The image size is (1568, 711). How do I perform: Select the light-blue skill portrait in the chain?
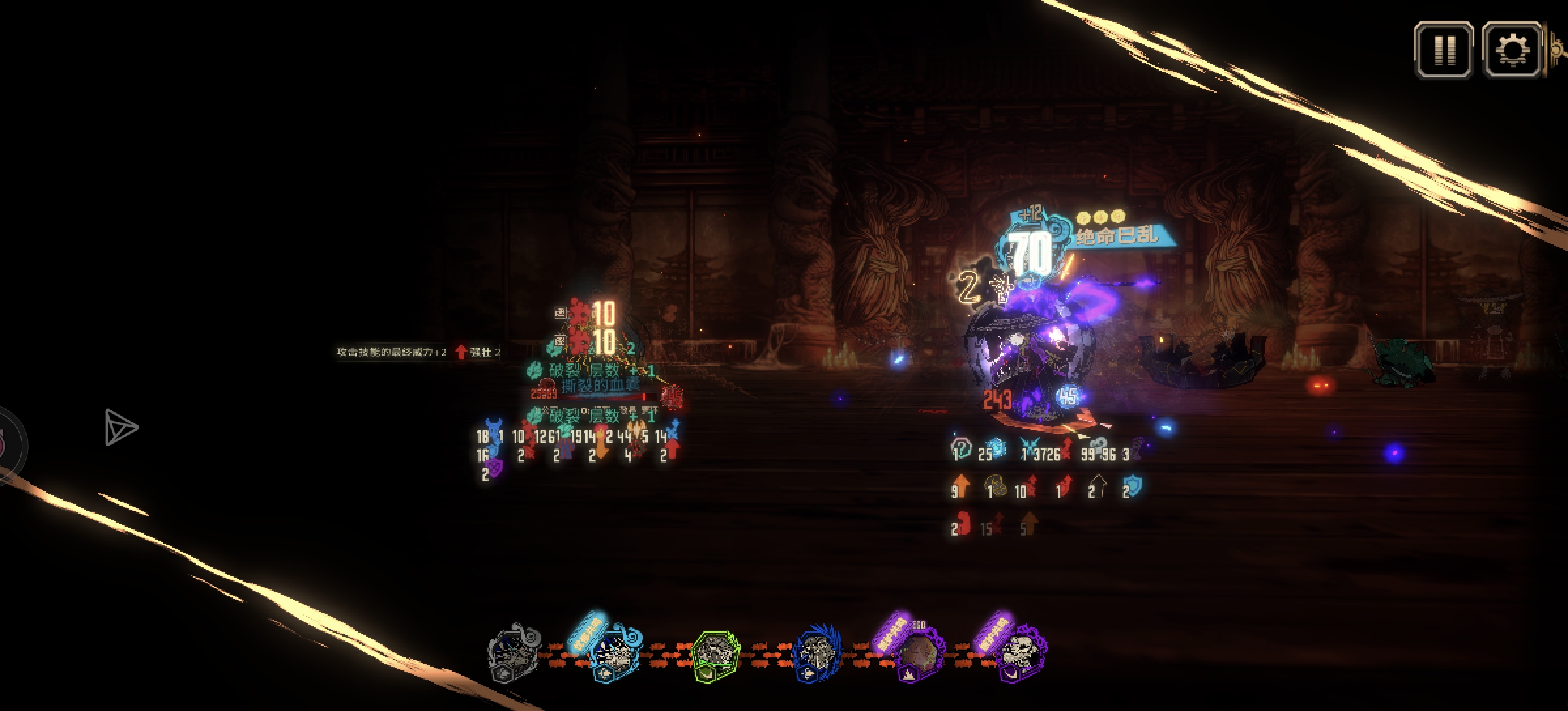pyautogui.click(x=614, y=653)
